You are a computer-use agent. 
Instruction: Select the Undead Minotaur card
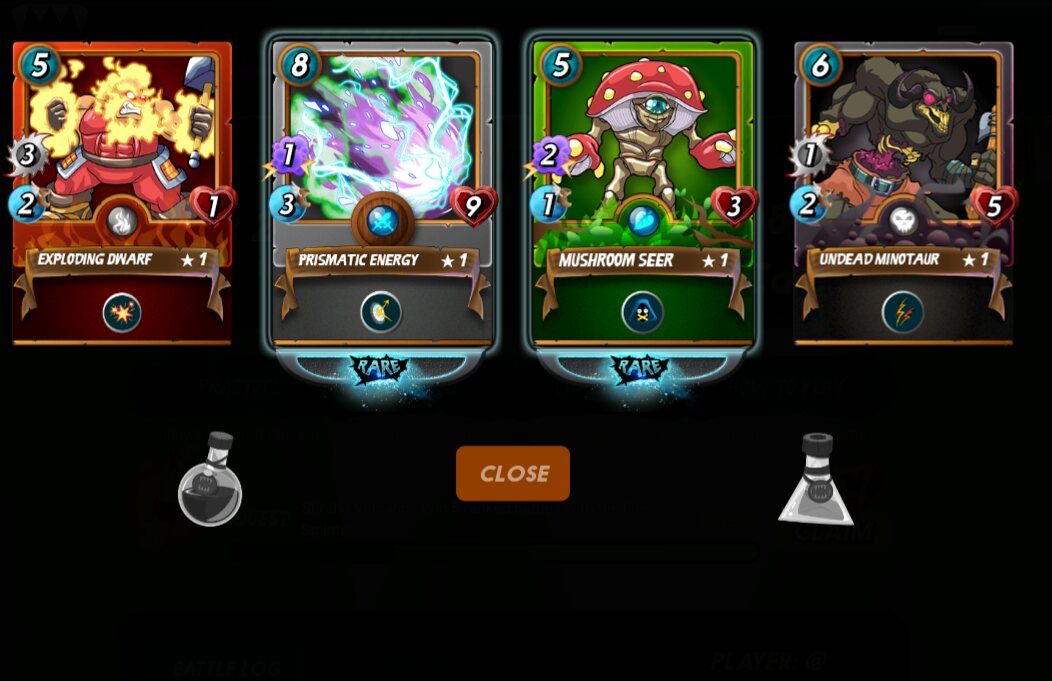click(903, 150)
